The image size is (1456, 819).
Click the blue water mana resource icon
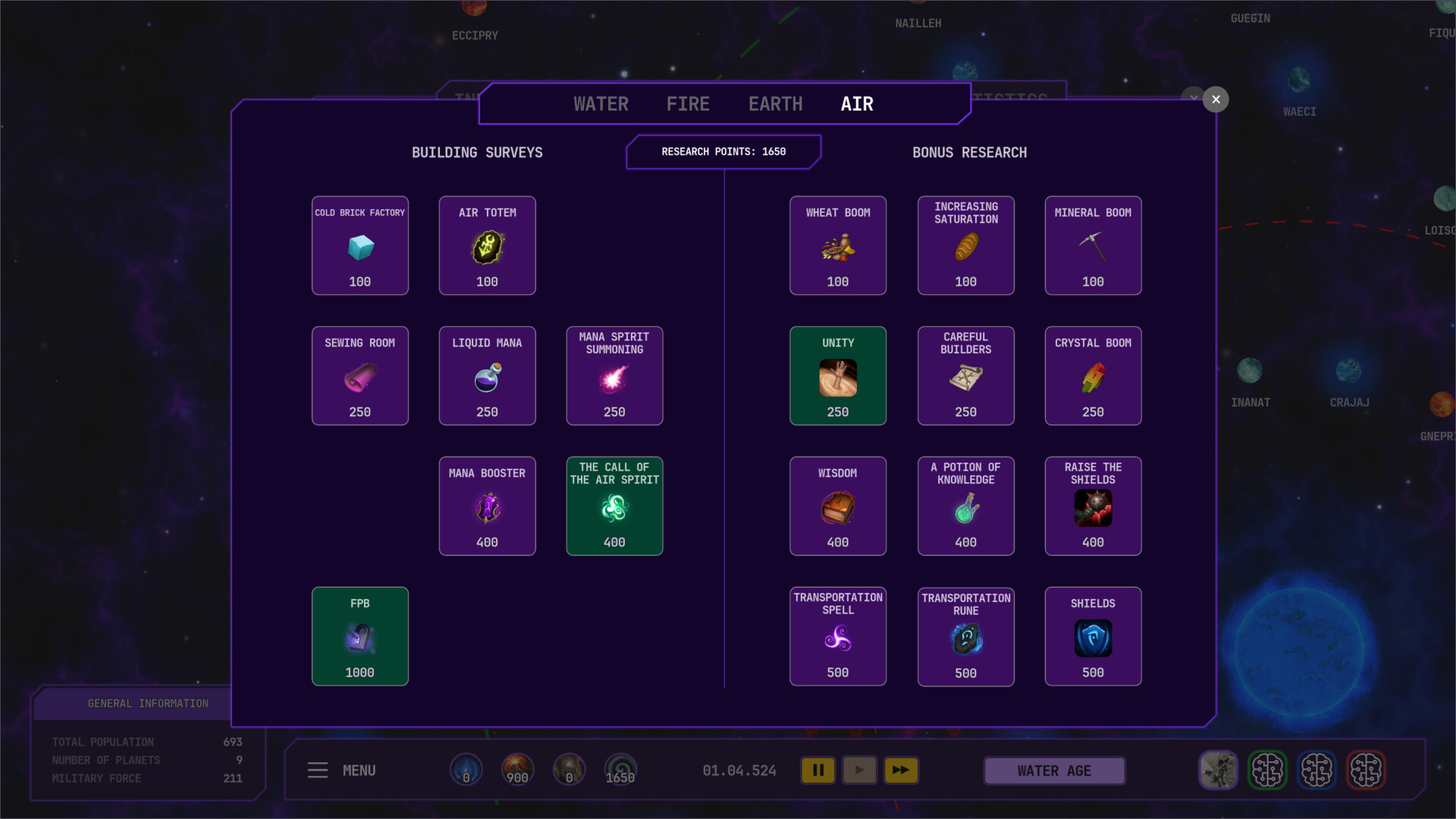(466, 769)
